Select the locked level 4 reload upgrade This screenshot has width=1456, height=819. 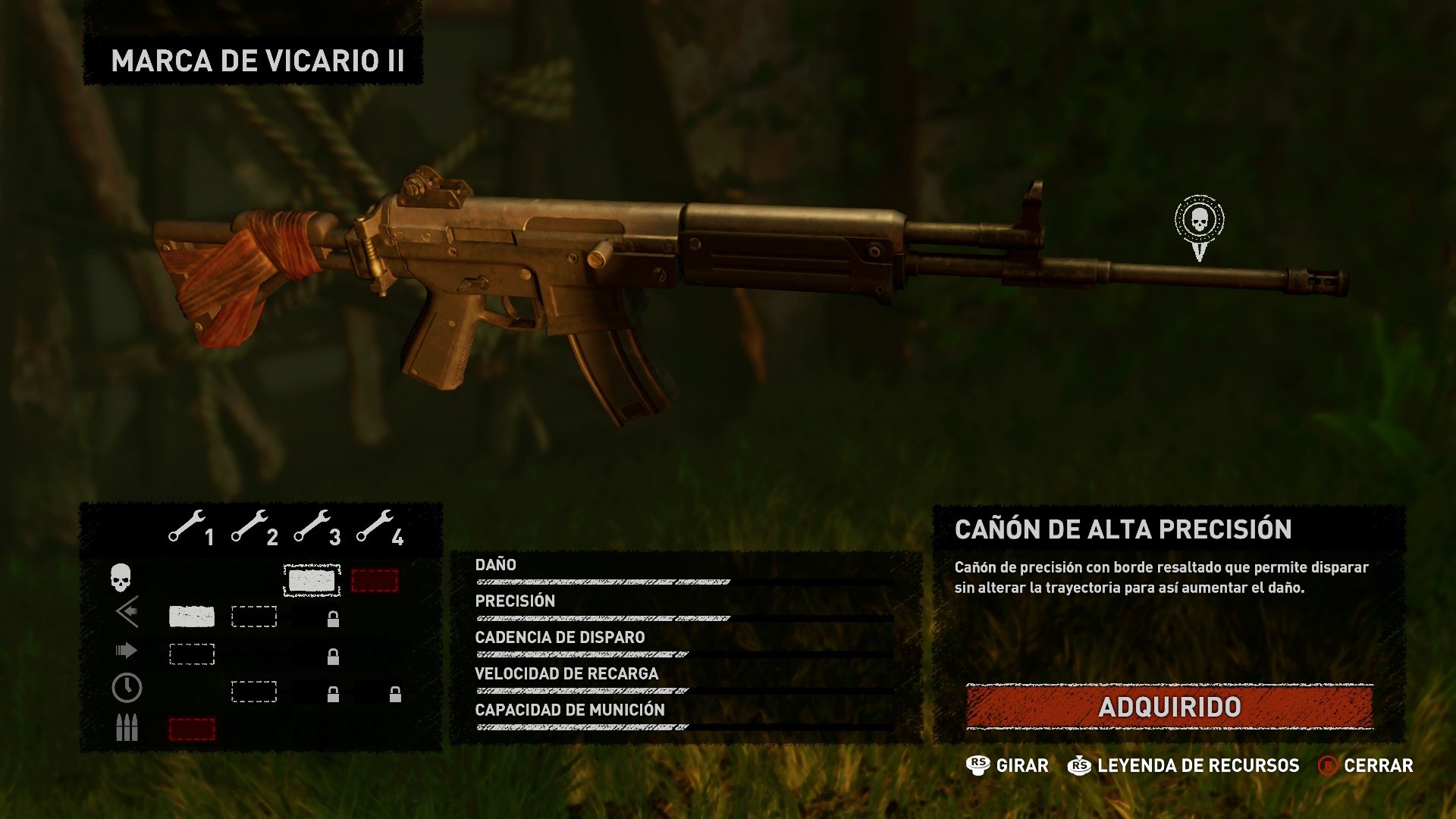tap(395, 694)
